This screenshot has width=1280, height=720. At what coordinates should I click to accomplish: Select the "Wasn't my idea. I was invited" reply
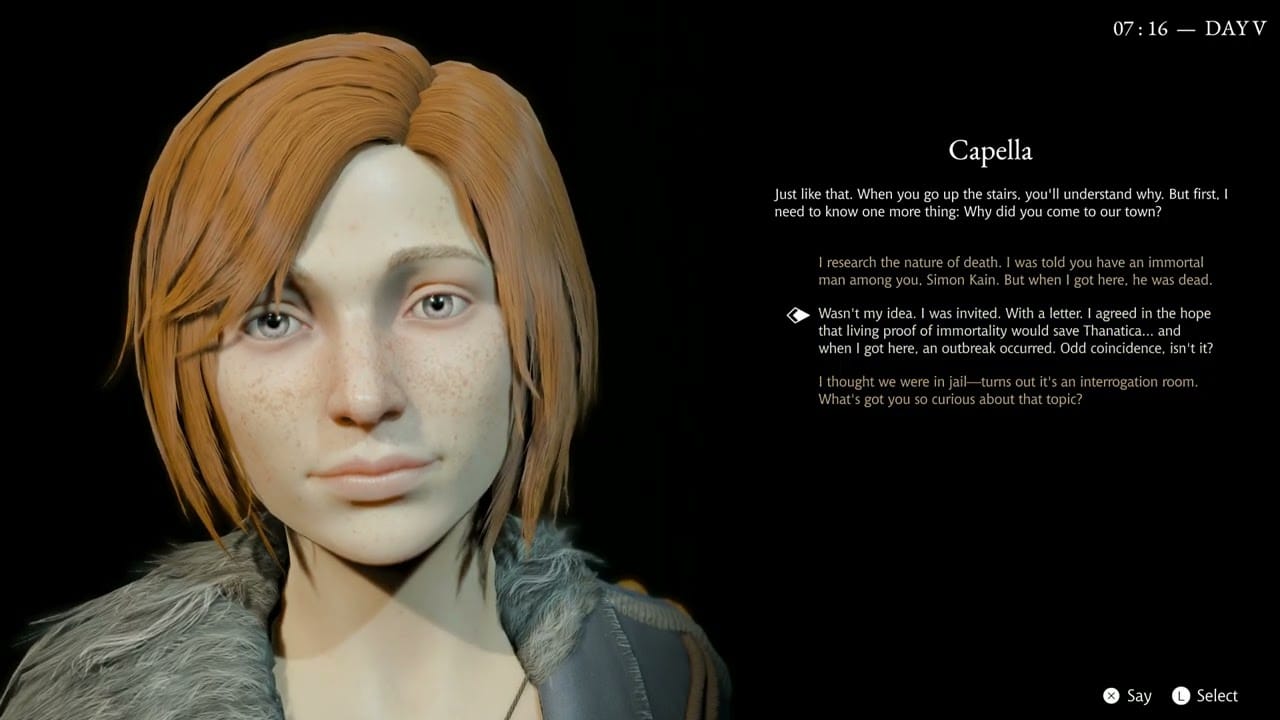1014,331
